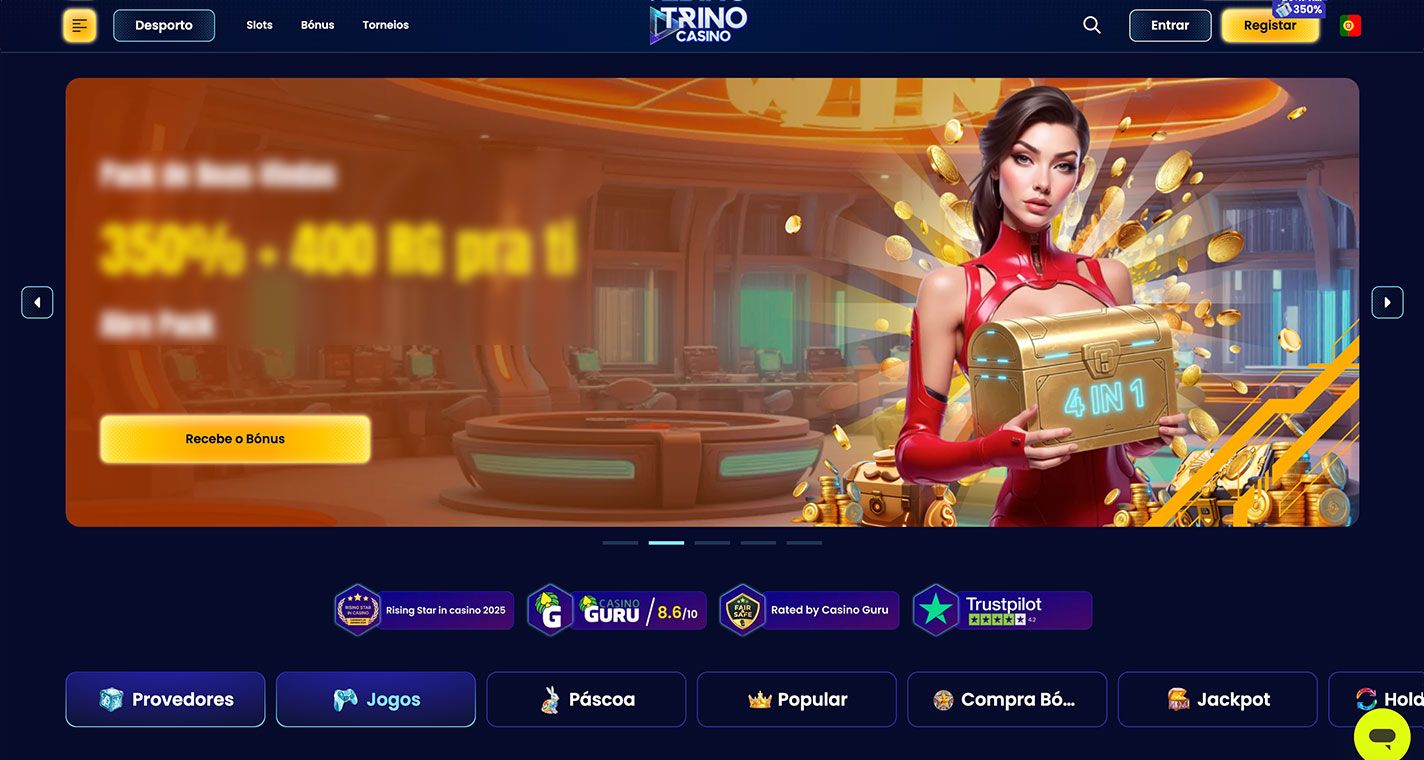
Task: Show the previous banner slide
Action: pyautogui.click(x=37, y=302)
